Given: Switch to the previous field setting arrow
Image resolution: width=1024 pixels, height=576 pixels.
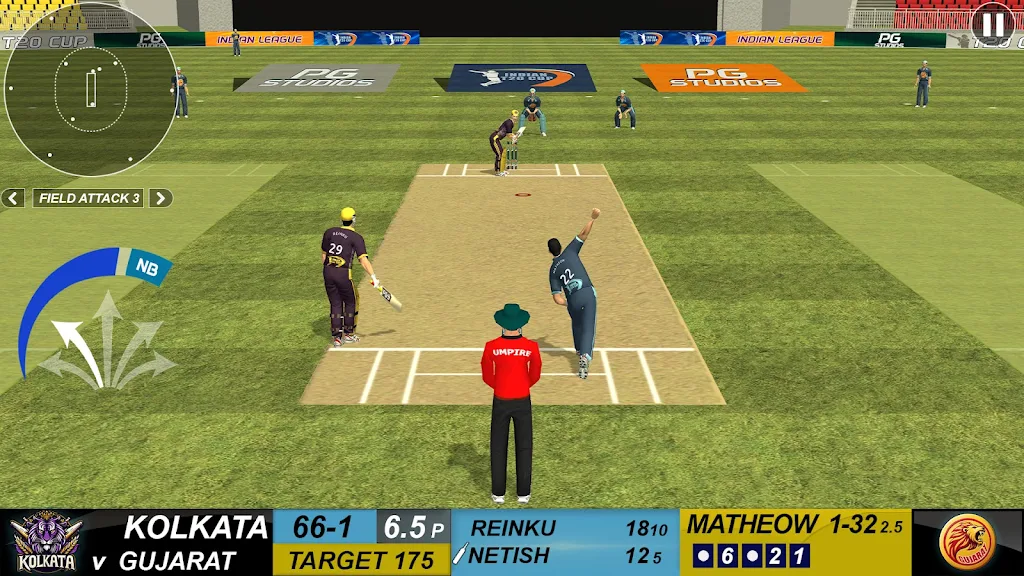Looking at the screenshot, I should coord(13,198).
